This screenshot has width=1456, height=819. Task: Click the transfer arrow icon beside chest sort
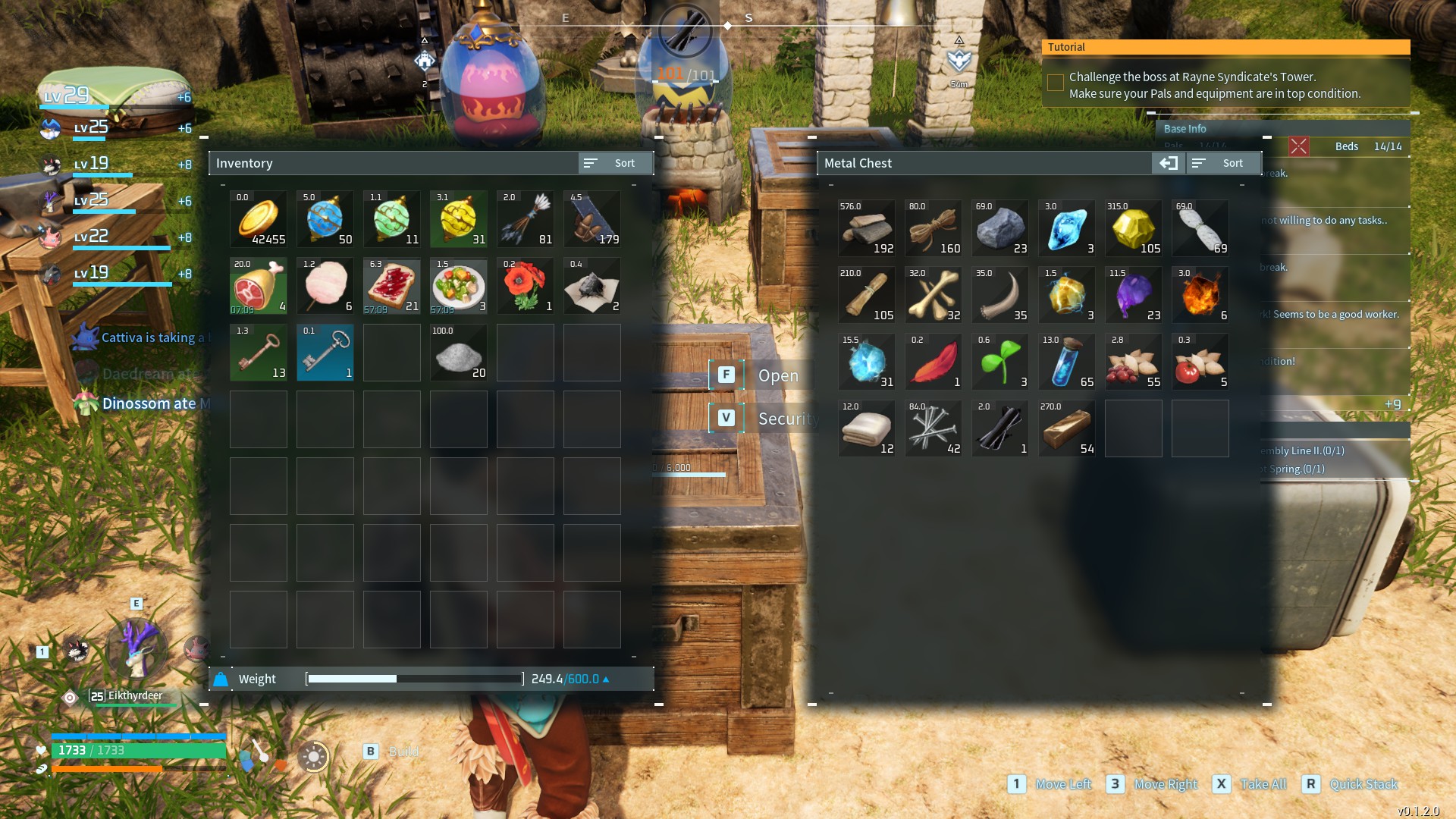1168,162
